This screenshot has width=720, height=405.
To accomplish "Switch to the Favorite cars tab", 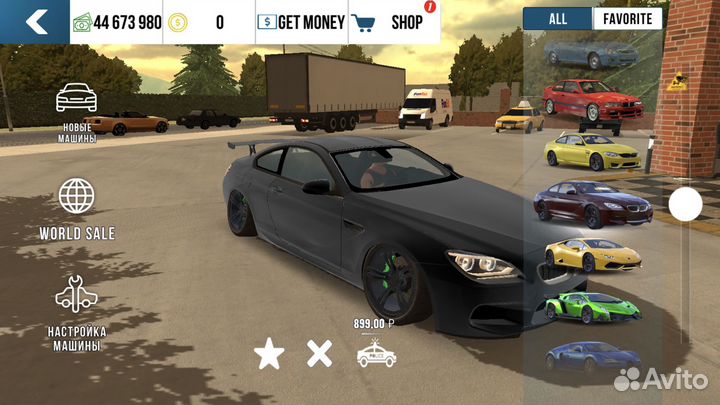I will tap(627, 18).
